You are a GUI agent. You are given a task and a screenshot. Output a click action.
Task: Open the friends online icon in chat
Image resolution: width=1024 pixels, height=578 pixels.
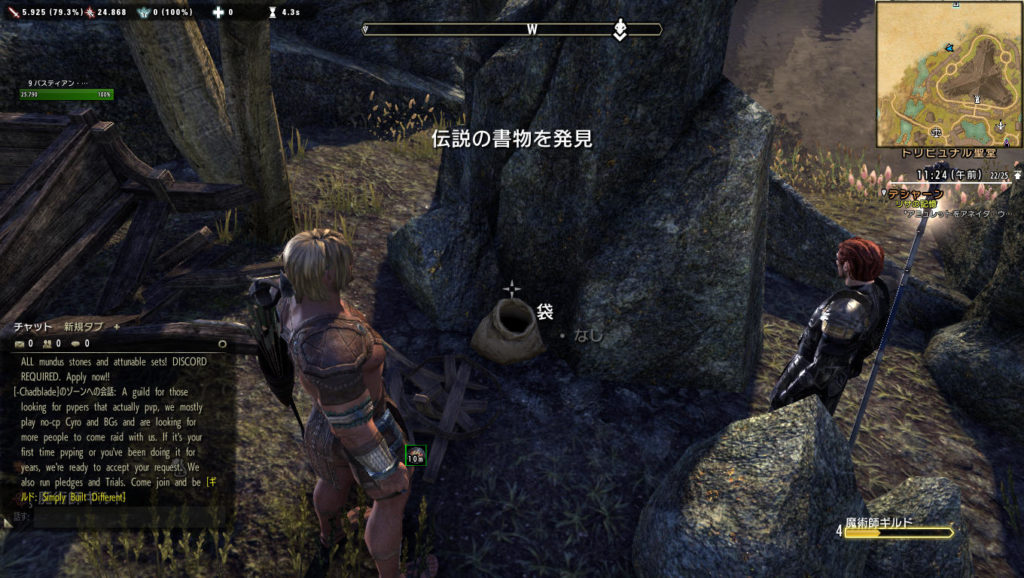tap(48, 343)
